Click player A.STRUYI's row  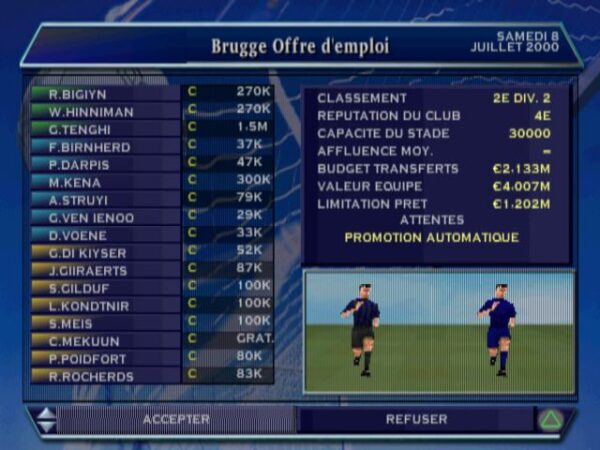point(150,198)
